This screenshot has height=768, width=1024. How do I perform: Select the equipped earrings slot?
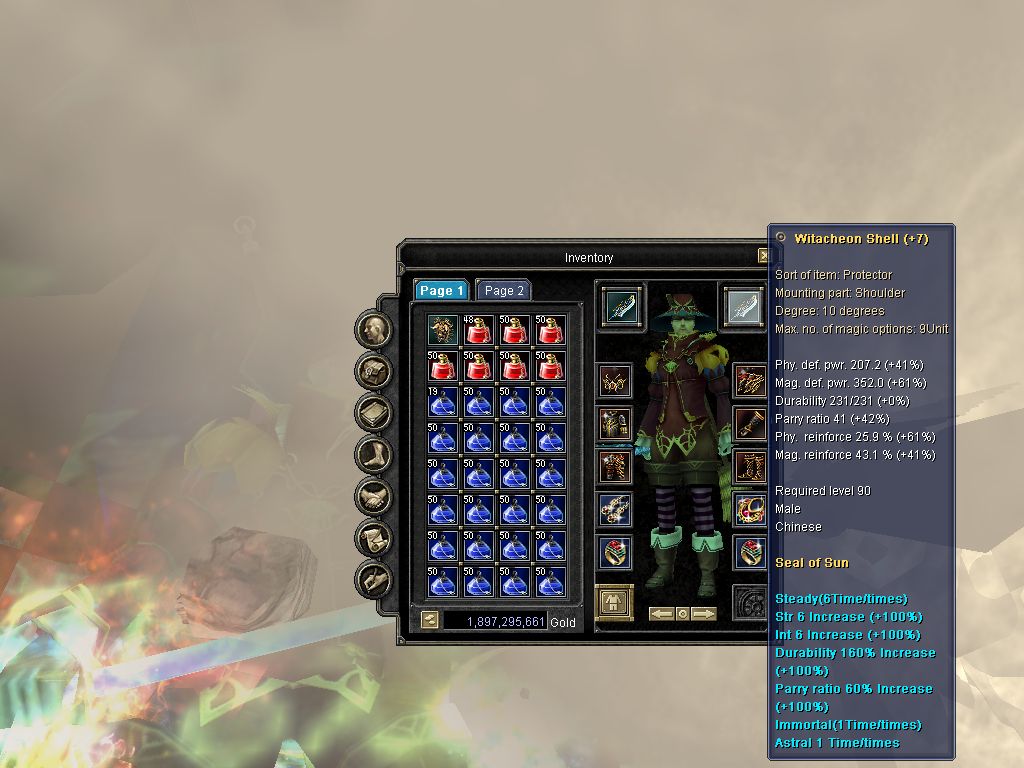615,381
